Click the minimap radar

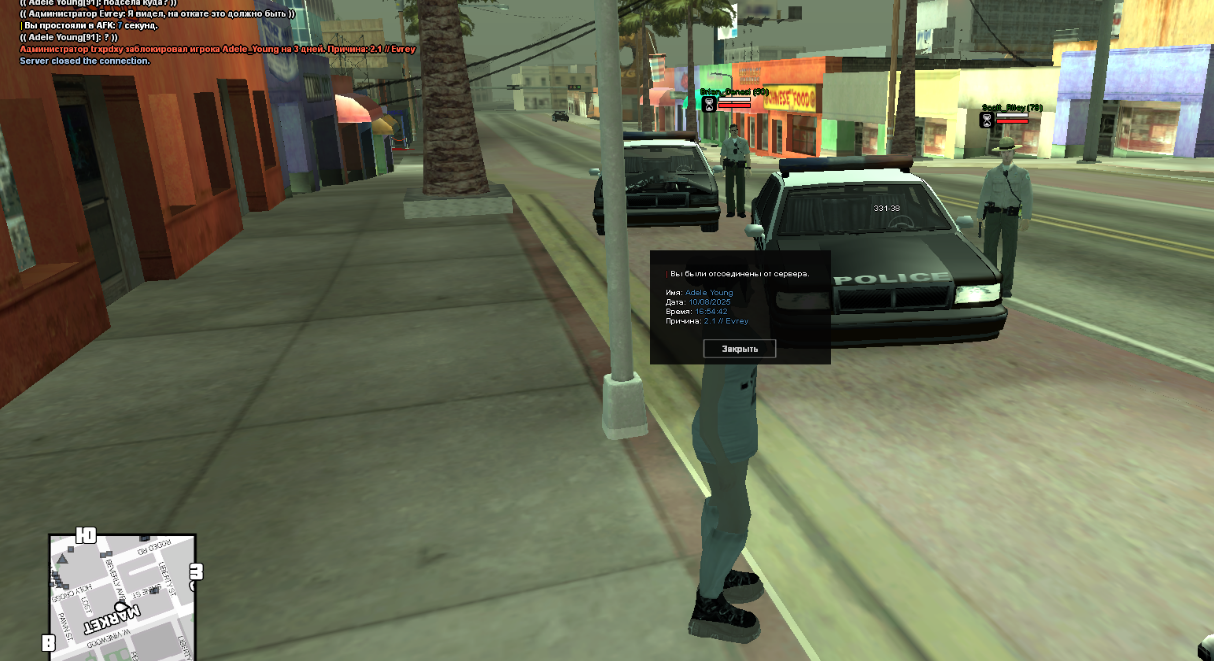point(122,598)
